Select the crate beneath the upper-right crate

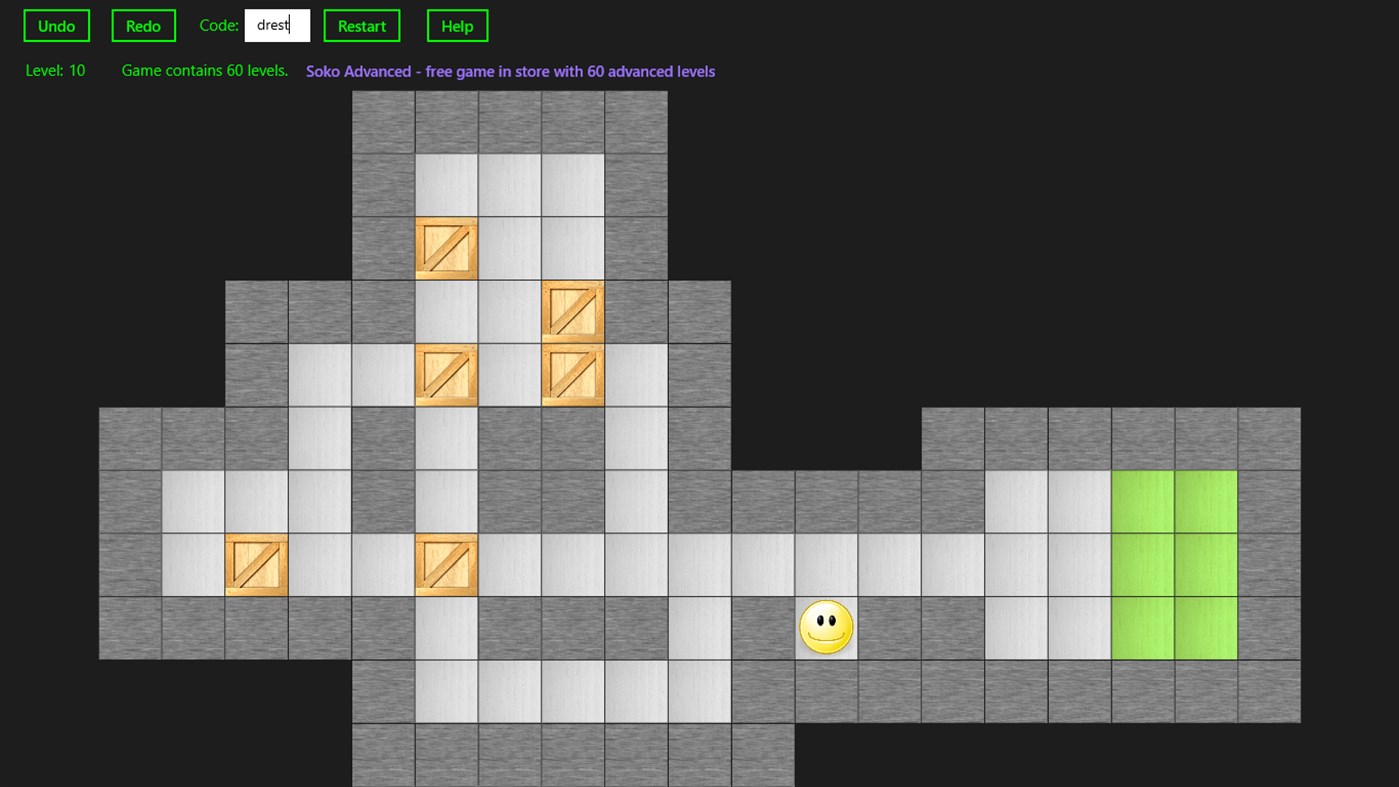pyautogui.click(x=572, y=375)
